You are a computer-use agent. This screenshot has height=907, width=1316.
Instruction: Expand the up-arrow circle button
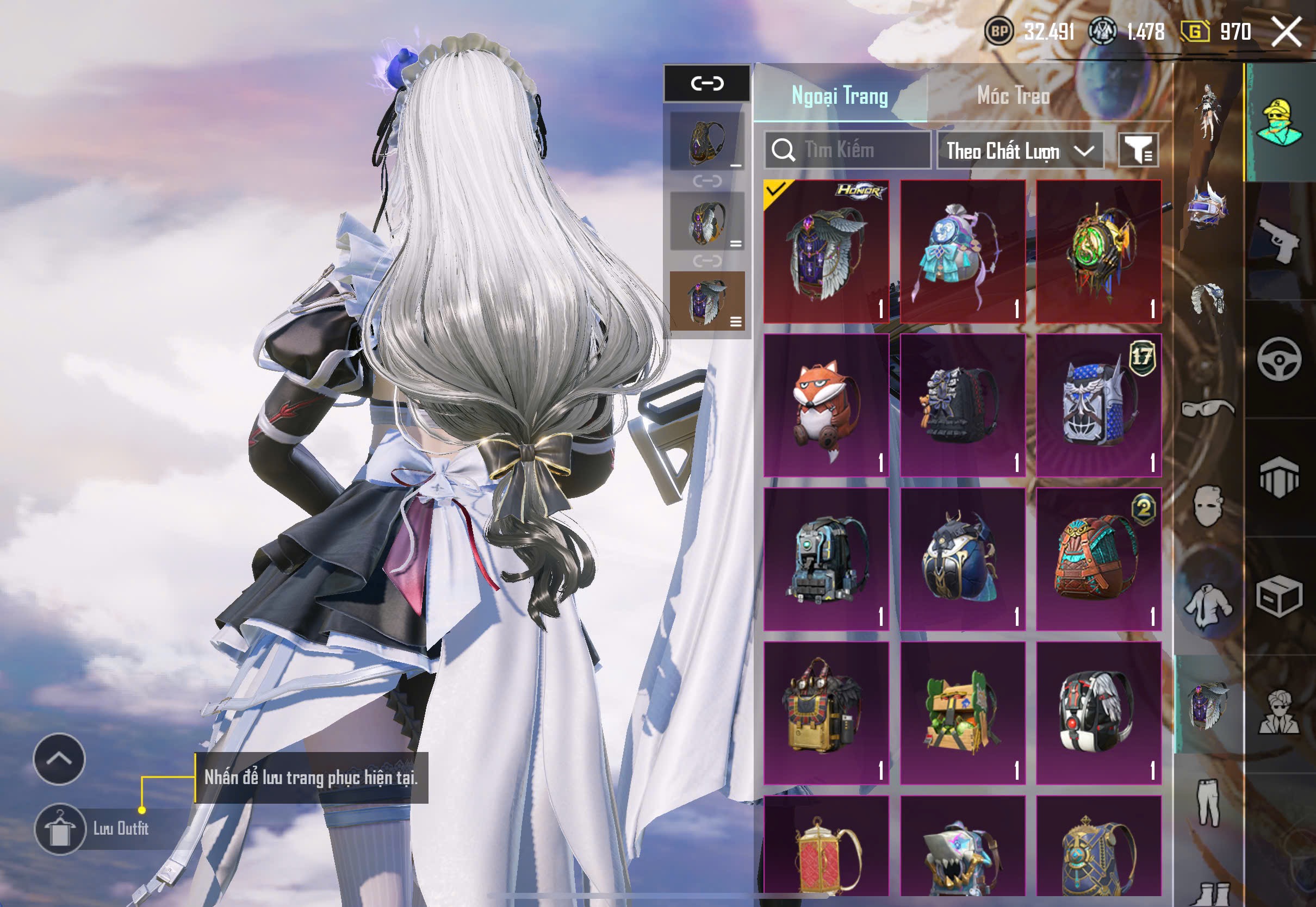click(59, 759)
